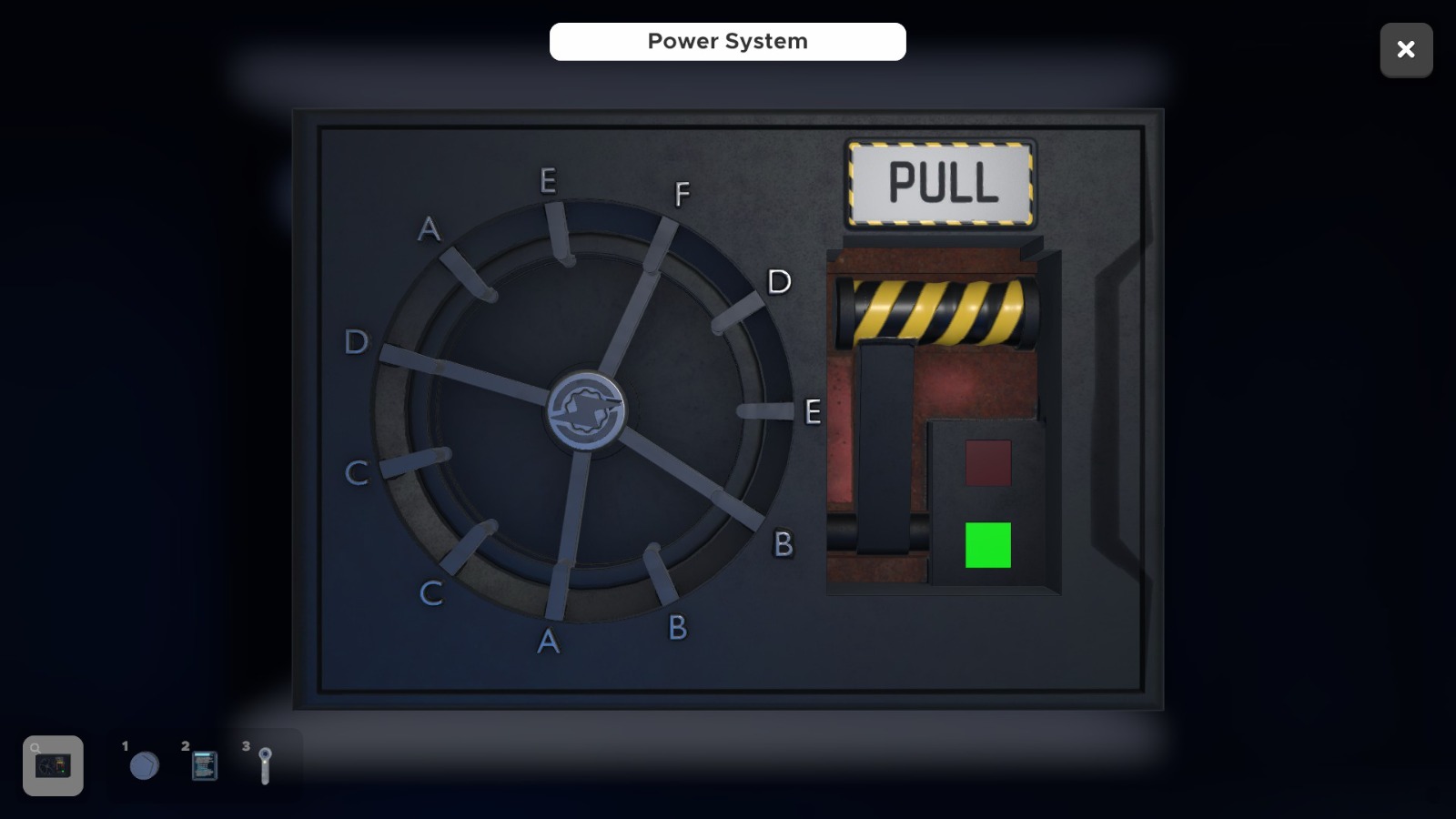Viewport: 1456px width, 819px height.
Task: Toggle the green indicator light
Action: point(988,546)
